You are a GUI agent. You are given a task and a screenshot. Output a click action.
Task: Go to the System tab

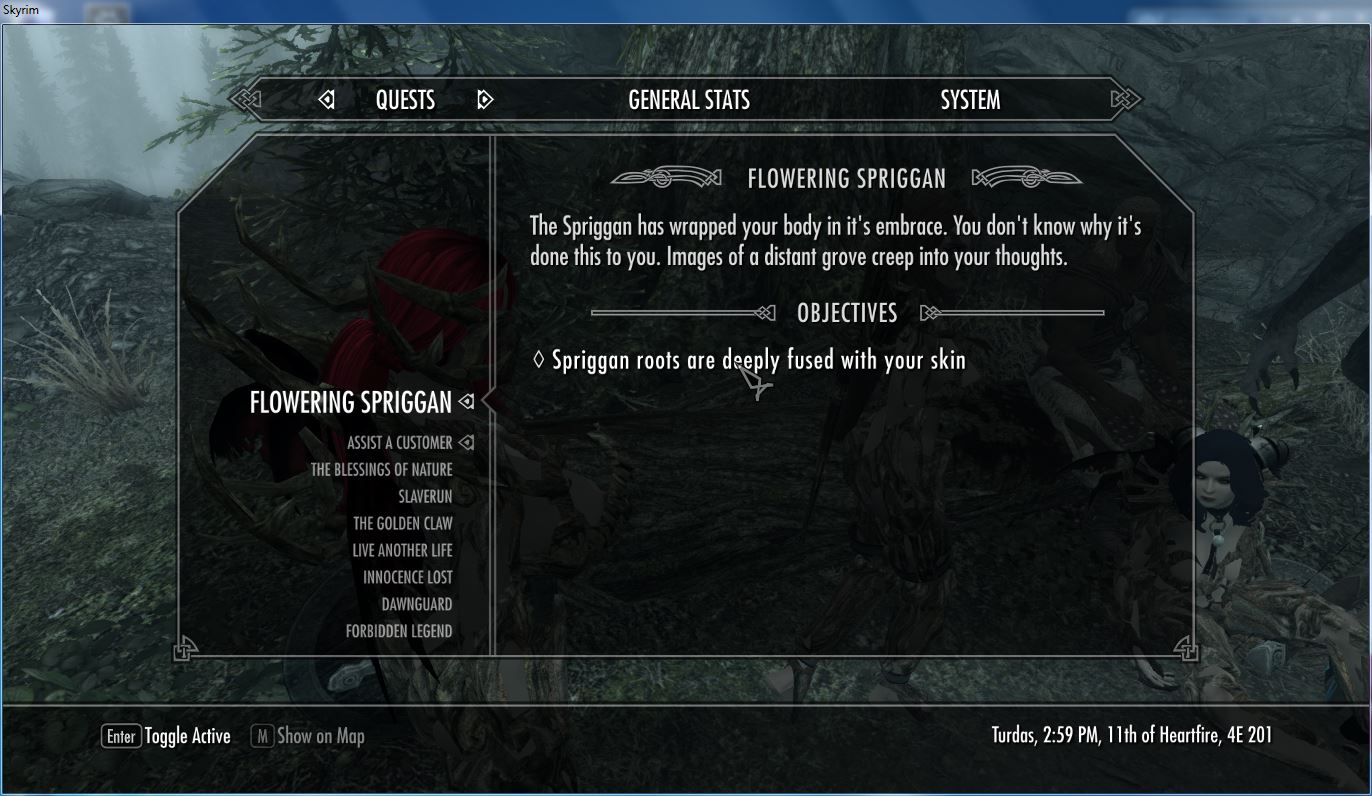[970, 100]
